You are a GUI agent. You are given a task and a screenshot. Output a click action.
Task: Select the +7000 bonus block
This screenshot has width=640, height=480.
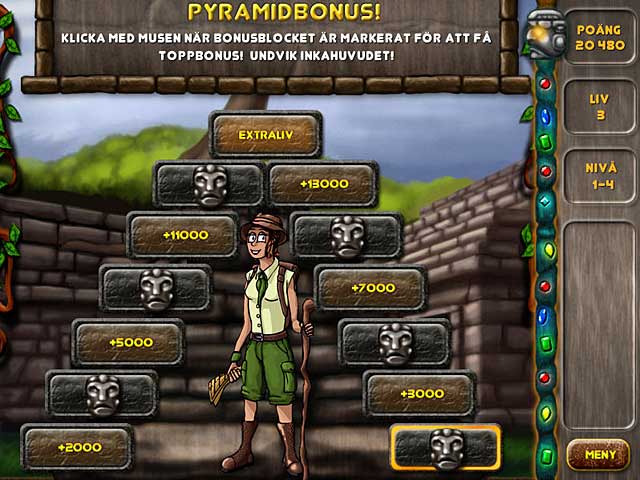coord(371,288)
